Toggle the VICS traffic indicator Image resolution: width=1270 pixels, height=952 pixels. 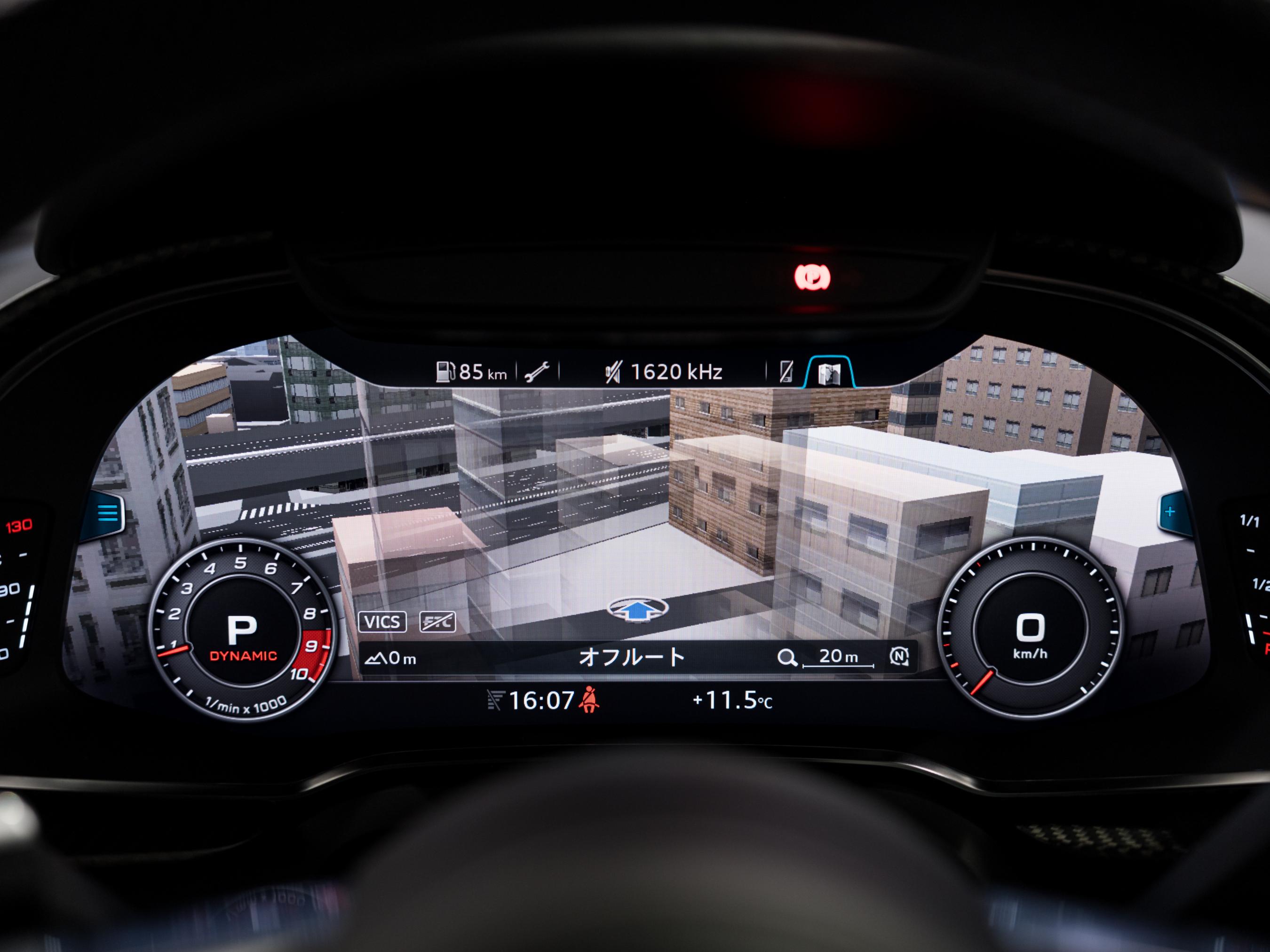[382, 622]
